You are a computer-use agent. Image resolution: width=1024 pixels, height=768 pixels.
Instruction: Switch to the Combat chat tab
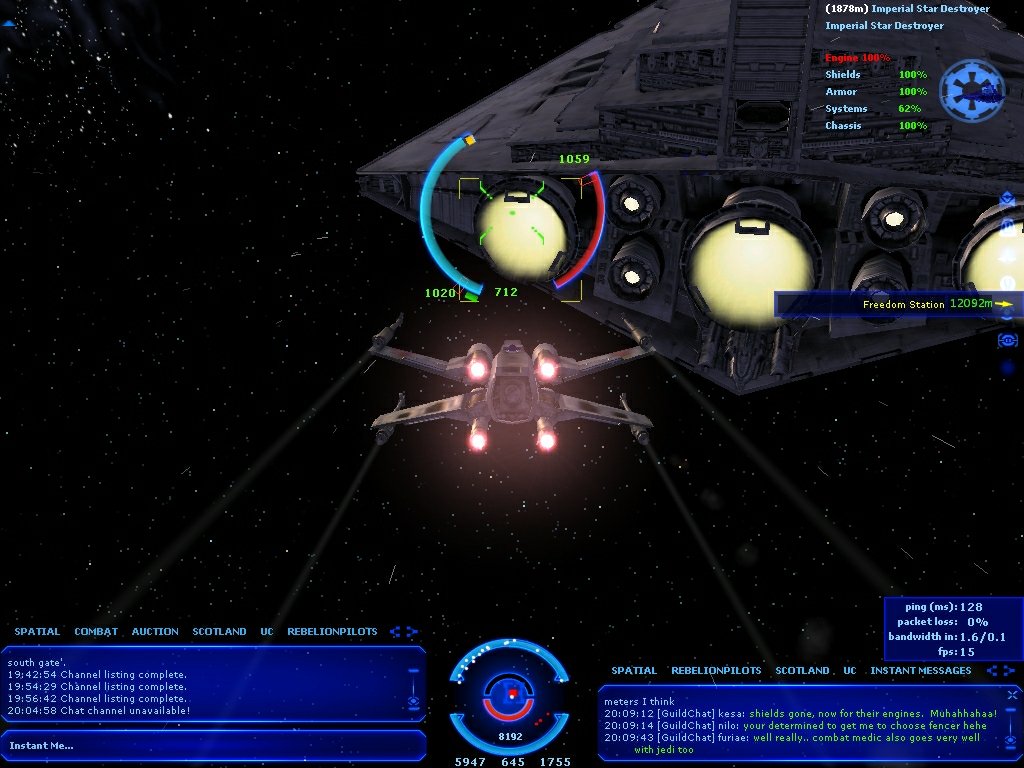[96, 632]
